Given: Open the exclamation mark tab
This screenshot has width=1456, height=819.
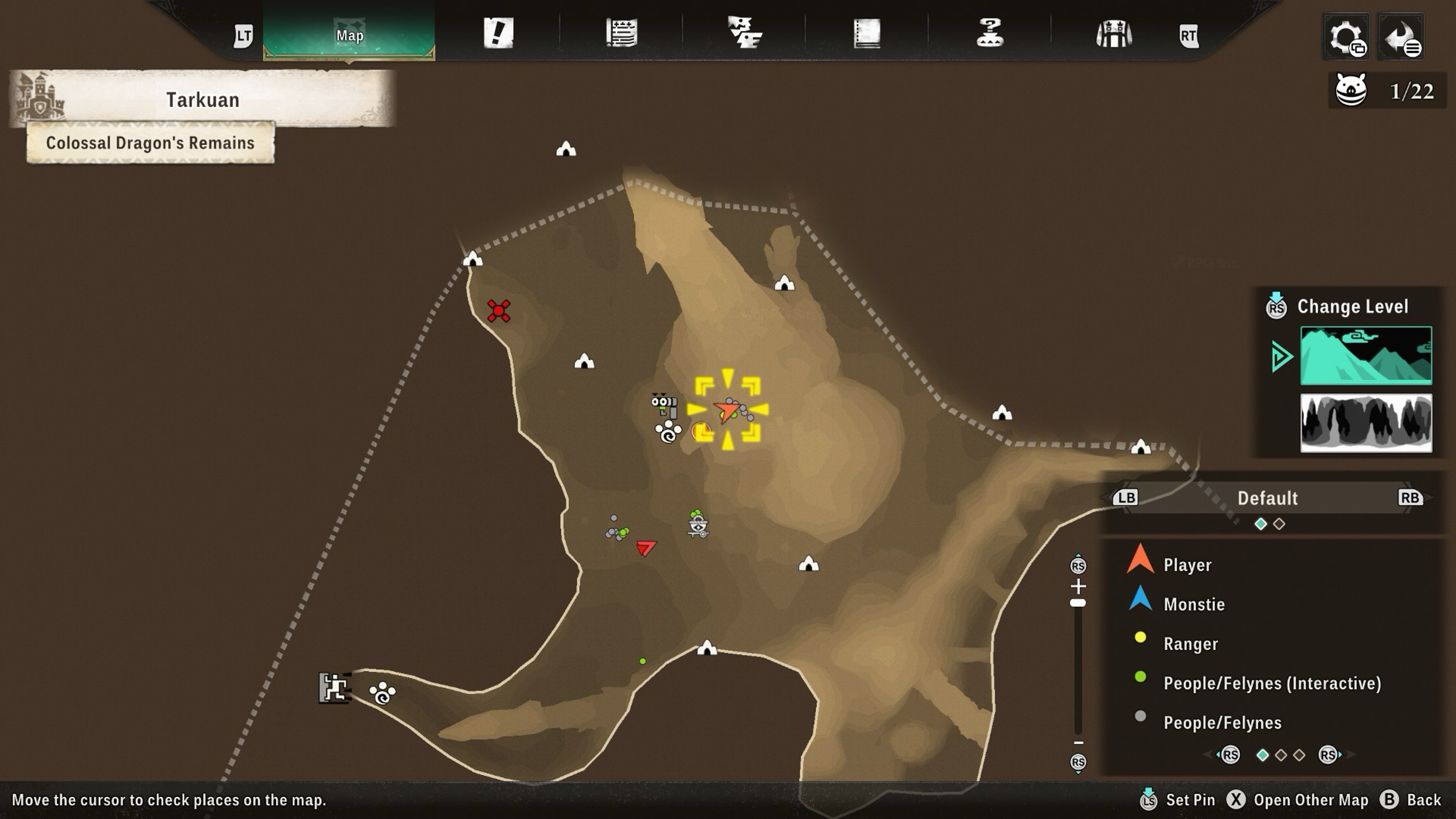Looking at the screenshot, I should click(x=498, y=33).
